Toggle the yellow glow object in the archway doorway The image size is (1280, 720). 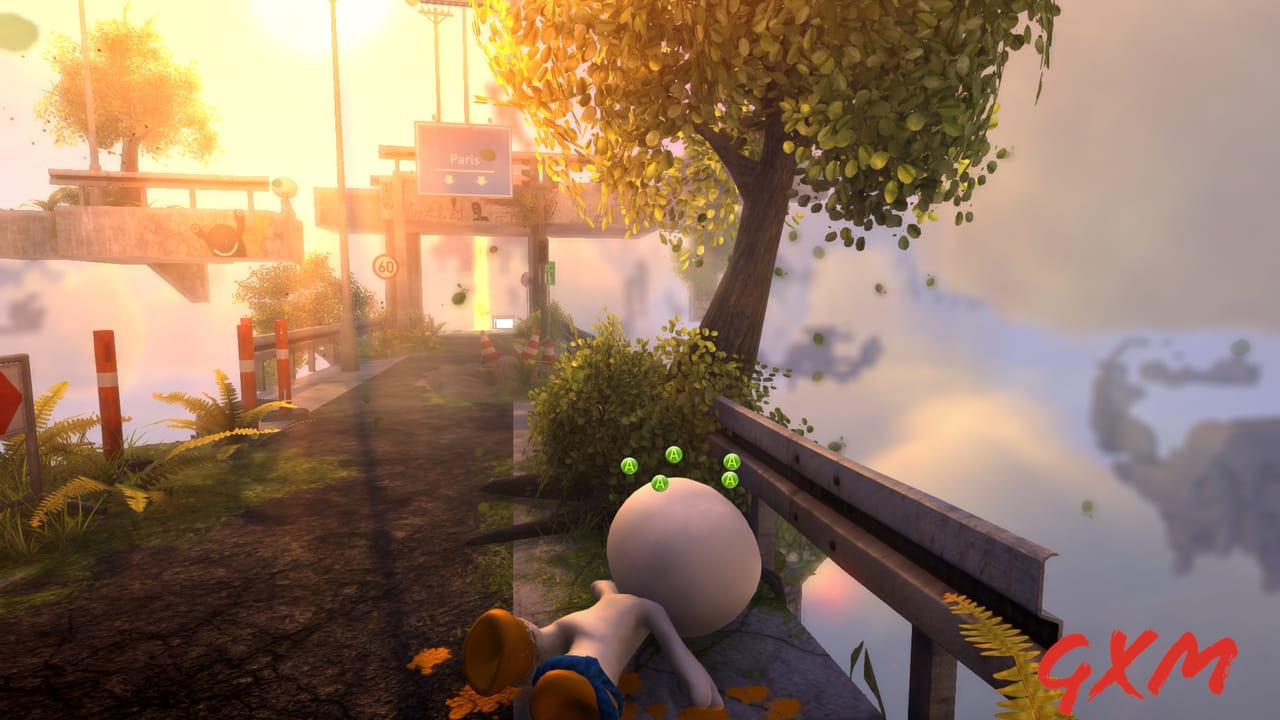[x=481, y=307]
